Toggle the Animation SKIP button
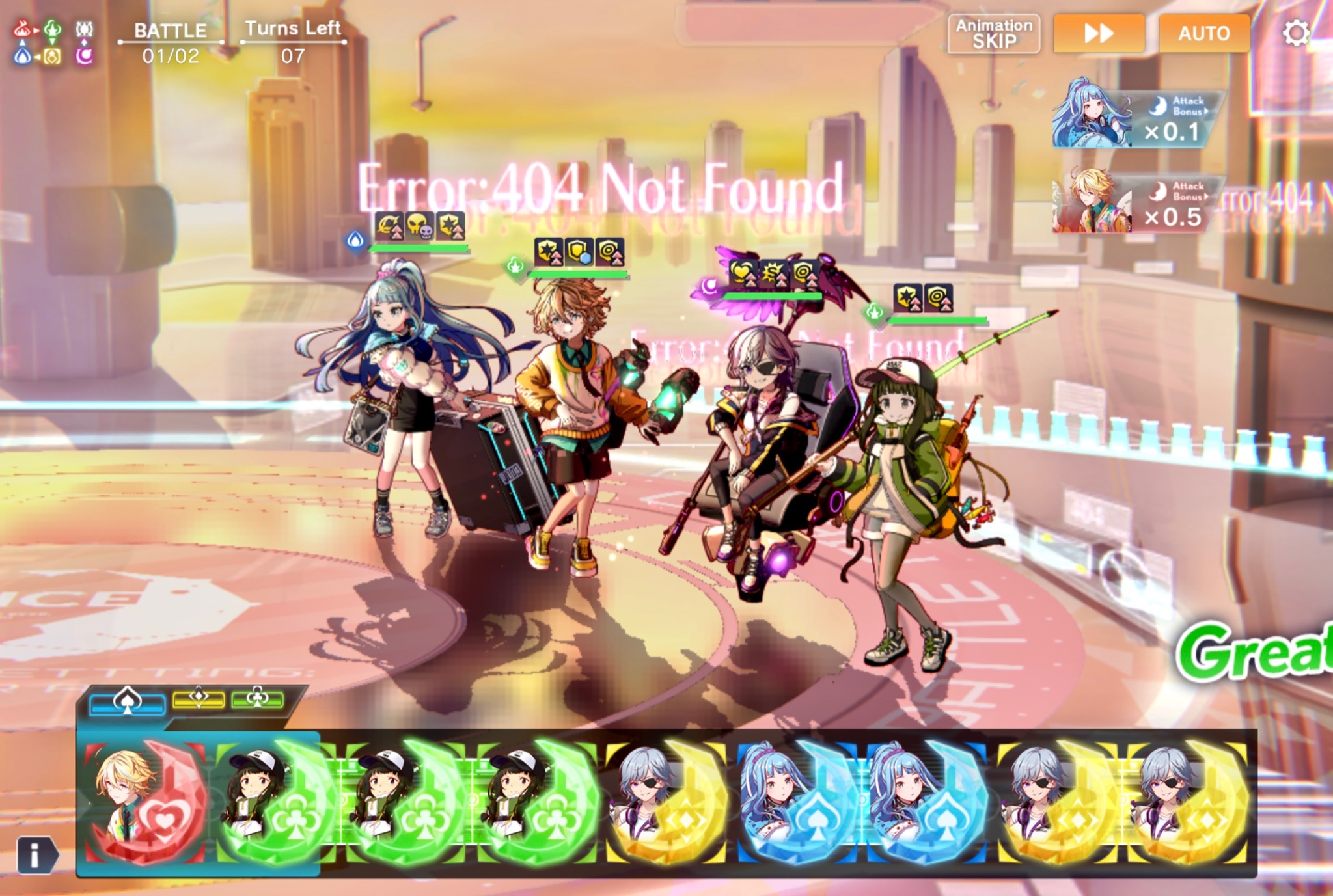The image size is (1333, 896). (993, 34)
